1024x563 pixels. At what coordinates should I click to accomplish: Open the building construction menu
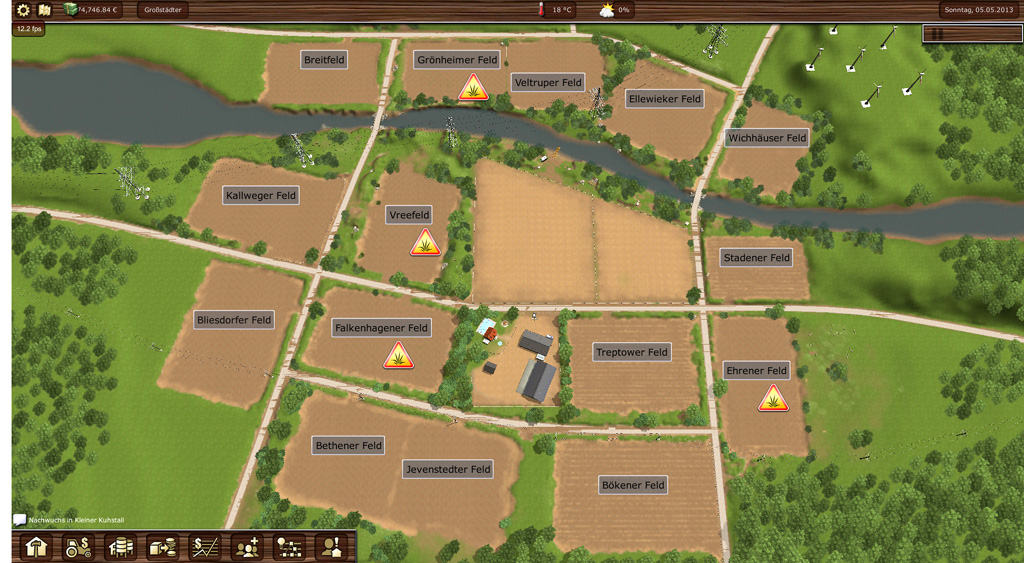click(37, 547)
